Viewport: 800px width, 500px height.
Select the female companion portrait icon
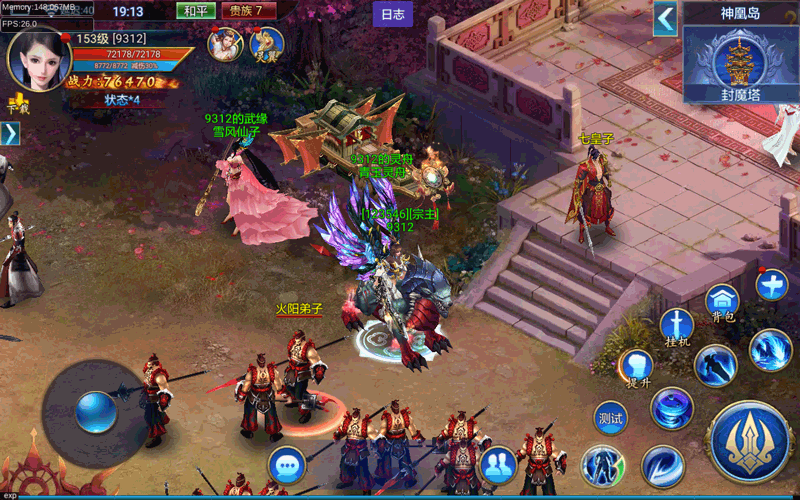[x=222, y=43]
